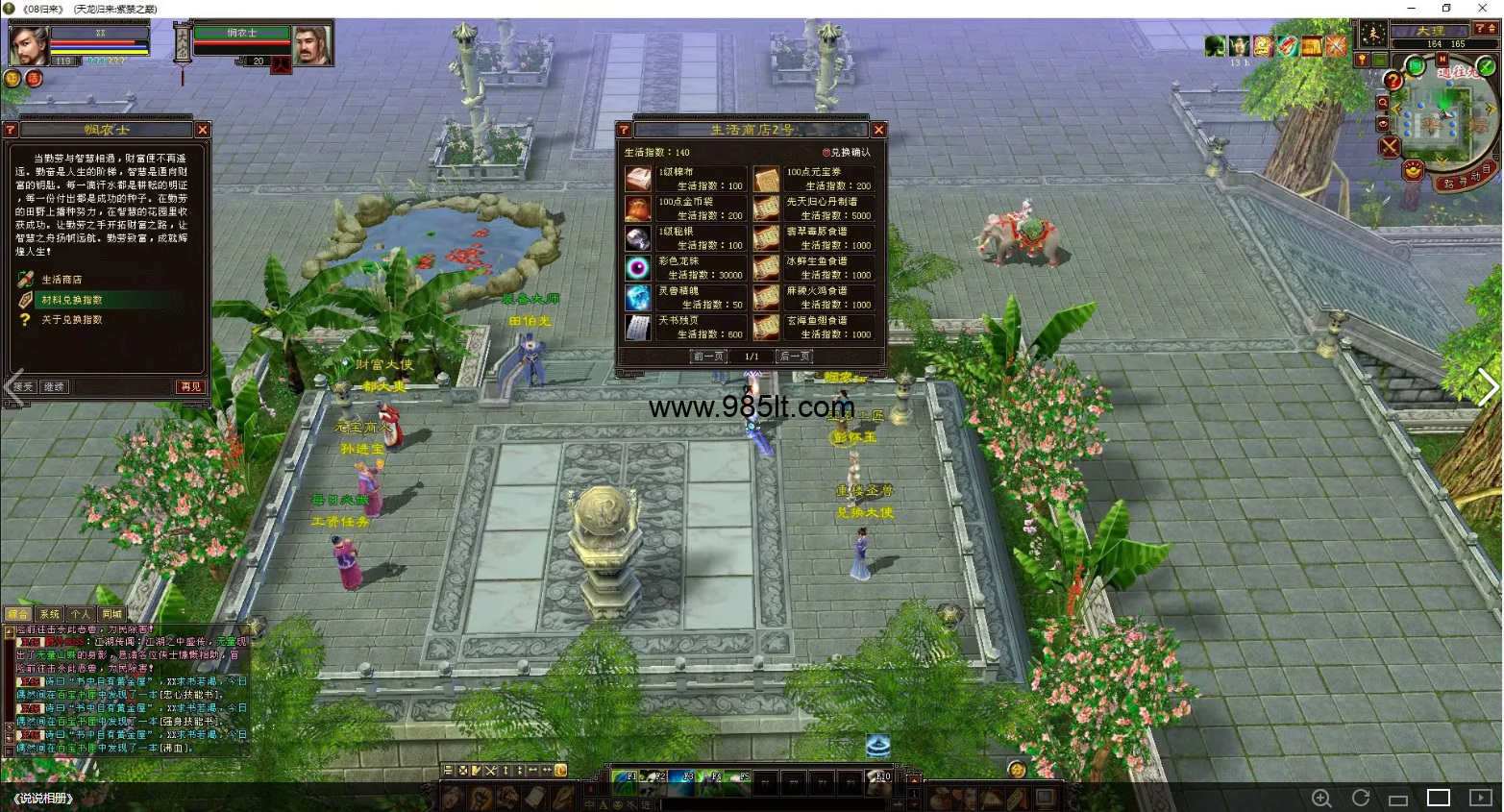The image size is (1504, 812).
Task: Go to the shop's next page (后一页)
Action: [x=795, y=357]
